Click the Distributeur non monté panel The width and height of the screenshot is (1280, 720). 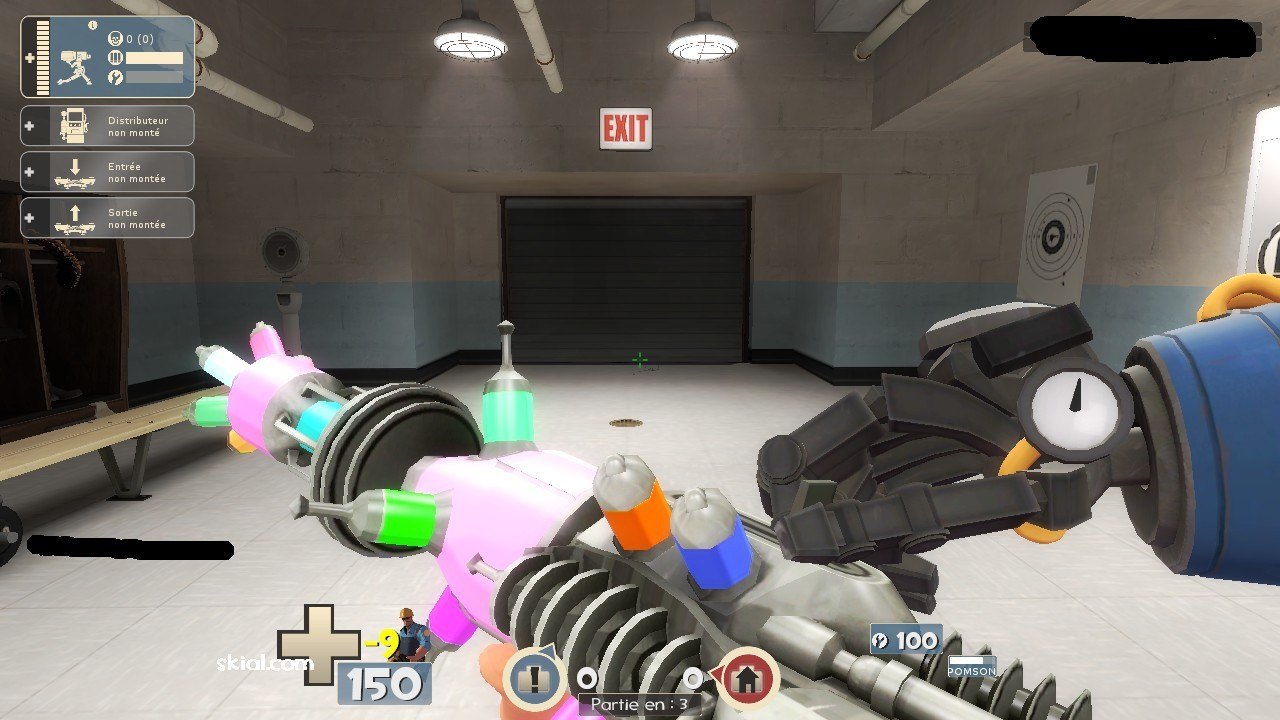pos(108,126)
